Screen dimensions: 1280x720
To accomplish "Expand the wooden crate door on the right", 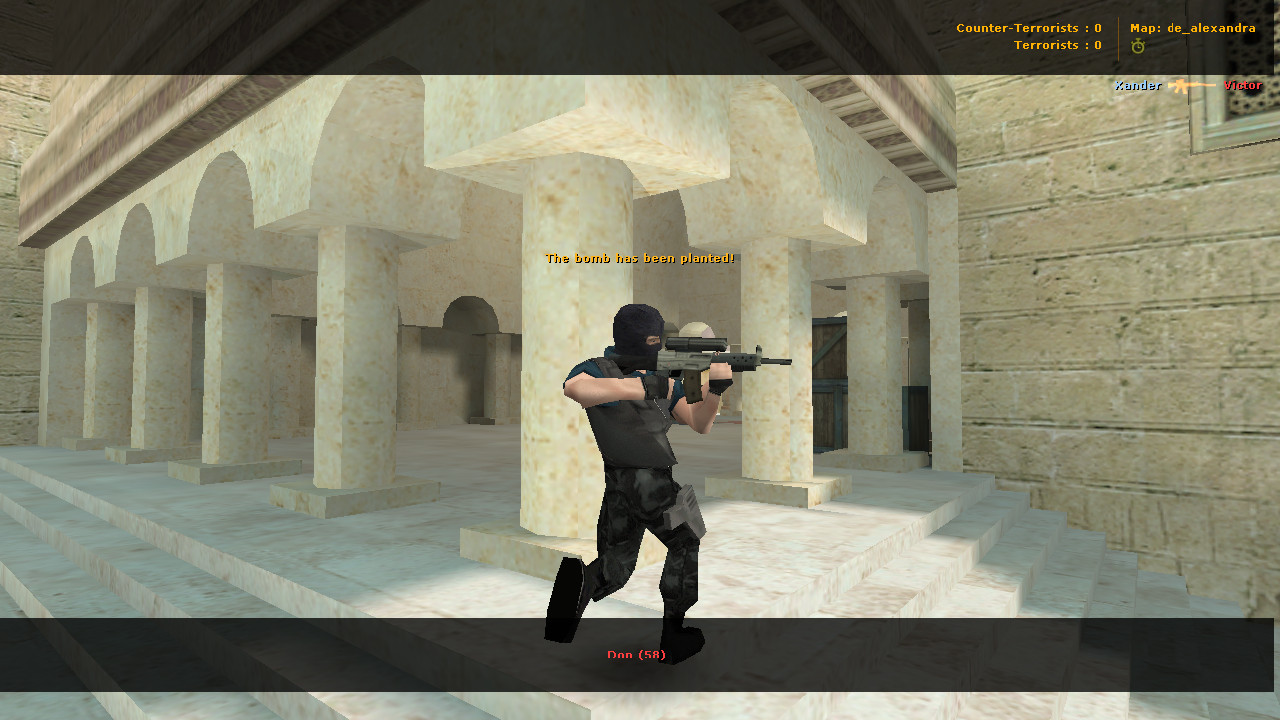I will pos(830,380).
